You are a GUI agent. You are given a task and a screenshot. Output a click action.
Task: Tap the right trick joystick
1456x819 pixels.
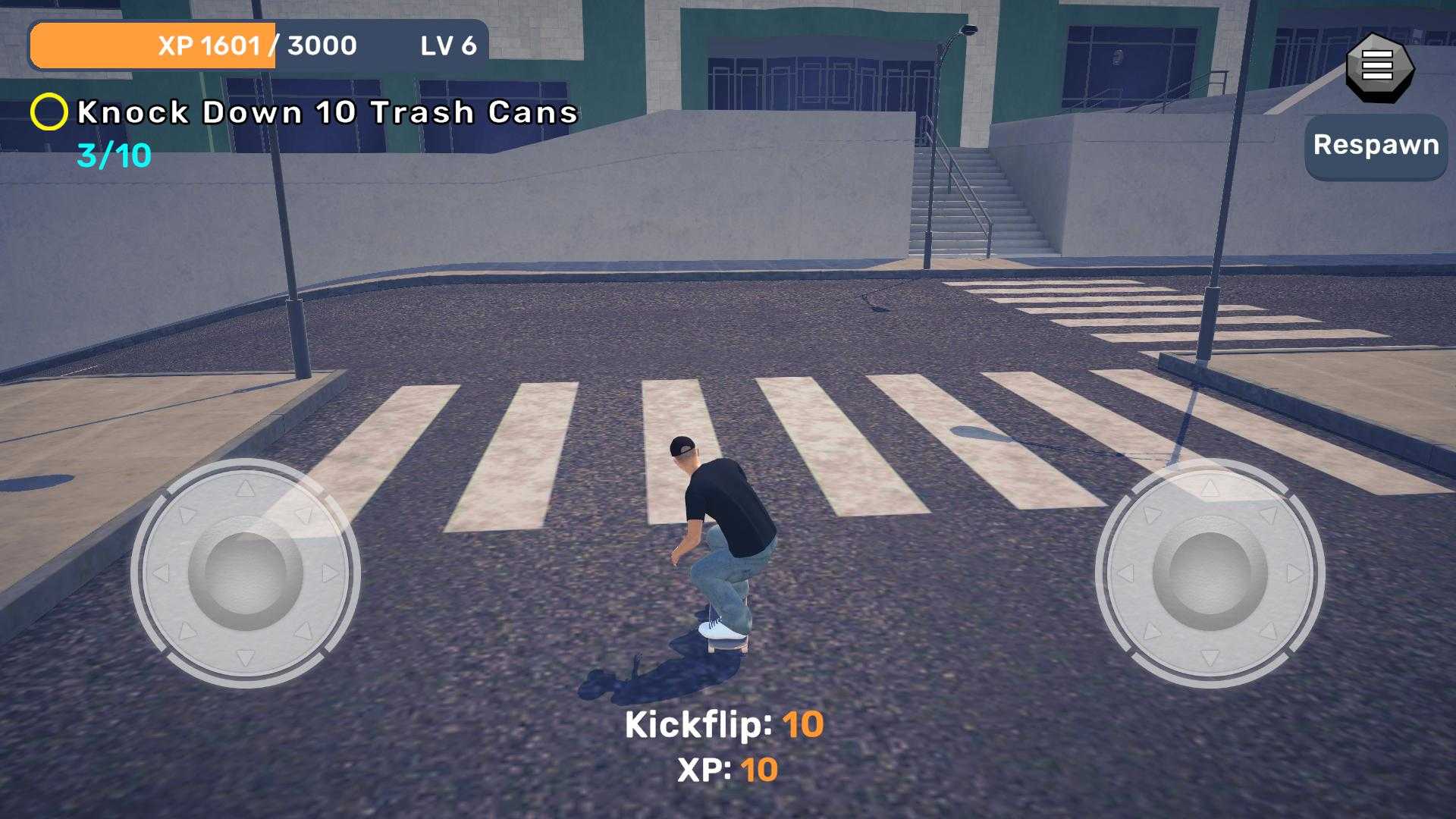1210,573
